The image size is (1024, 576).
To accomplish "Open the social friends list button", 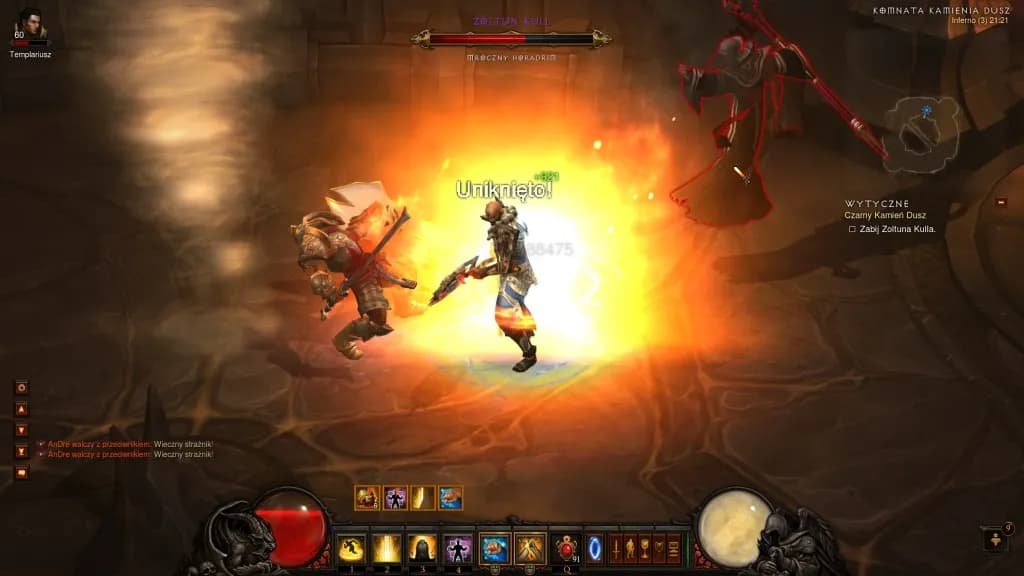I will click(996, 541).
